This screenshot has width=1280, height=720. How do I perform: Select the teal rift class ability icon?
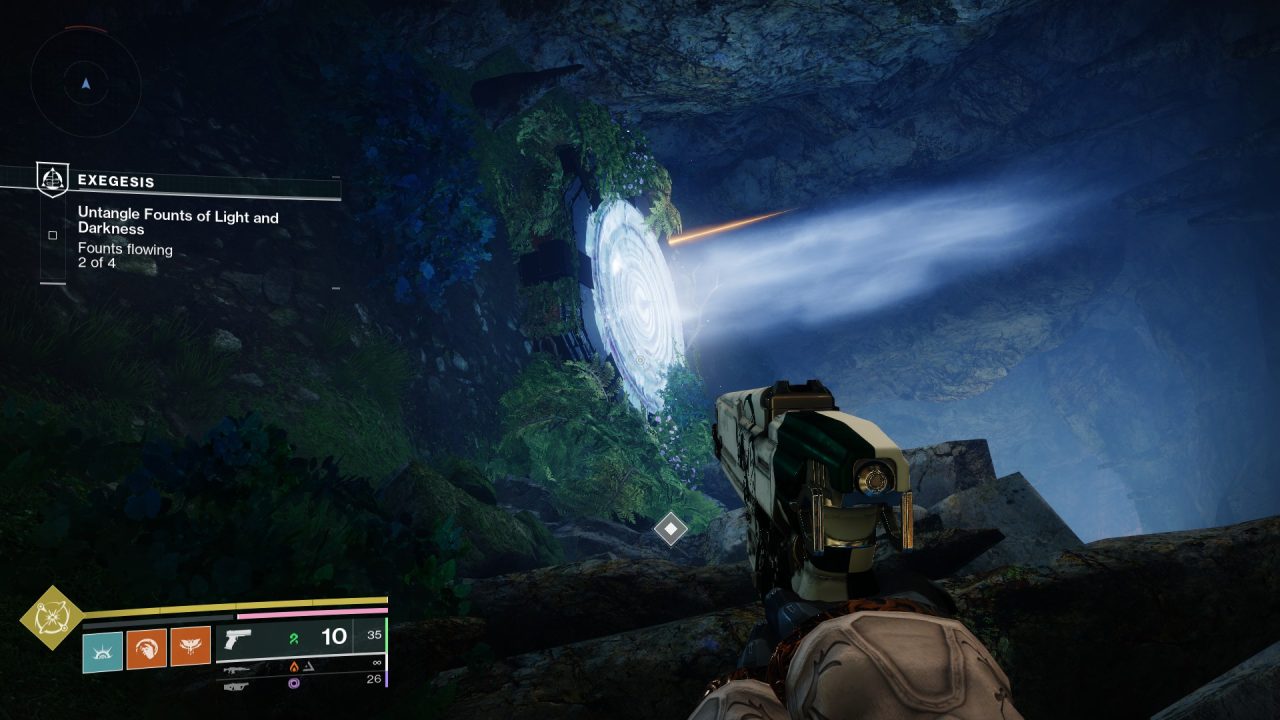[x=102, y=651]
